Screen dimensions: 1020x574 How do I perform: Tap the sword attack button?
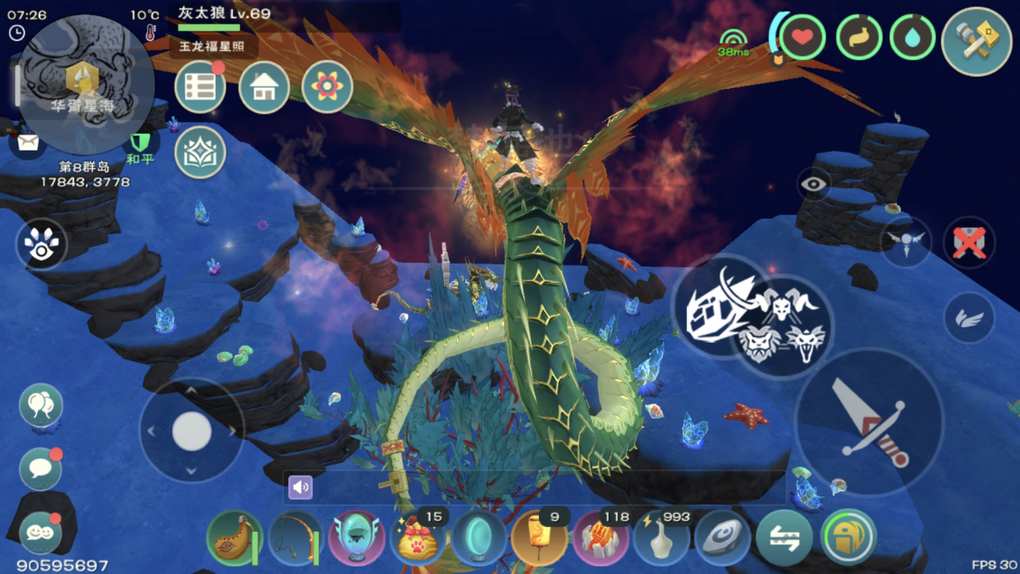(x=868, y=421)
